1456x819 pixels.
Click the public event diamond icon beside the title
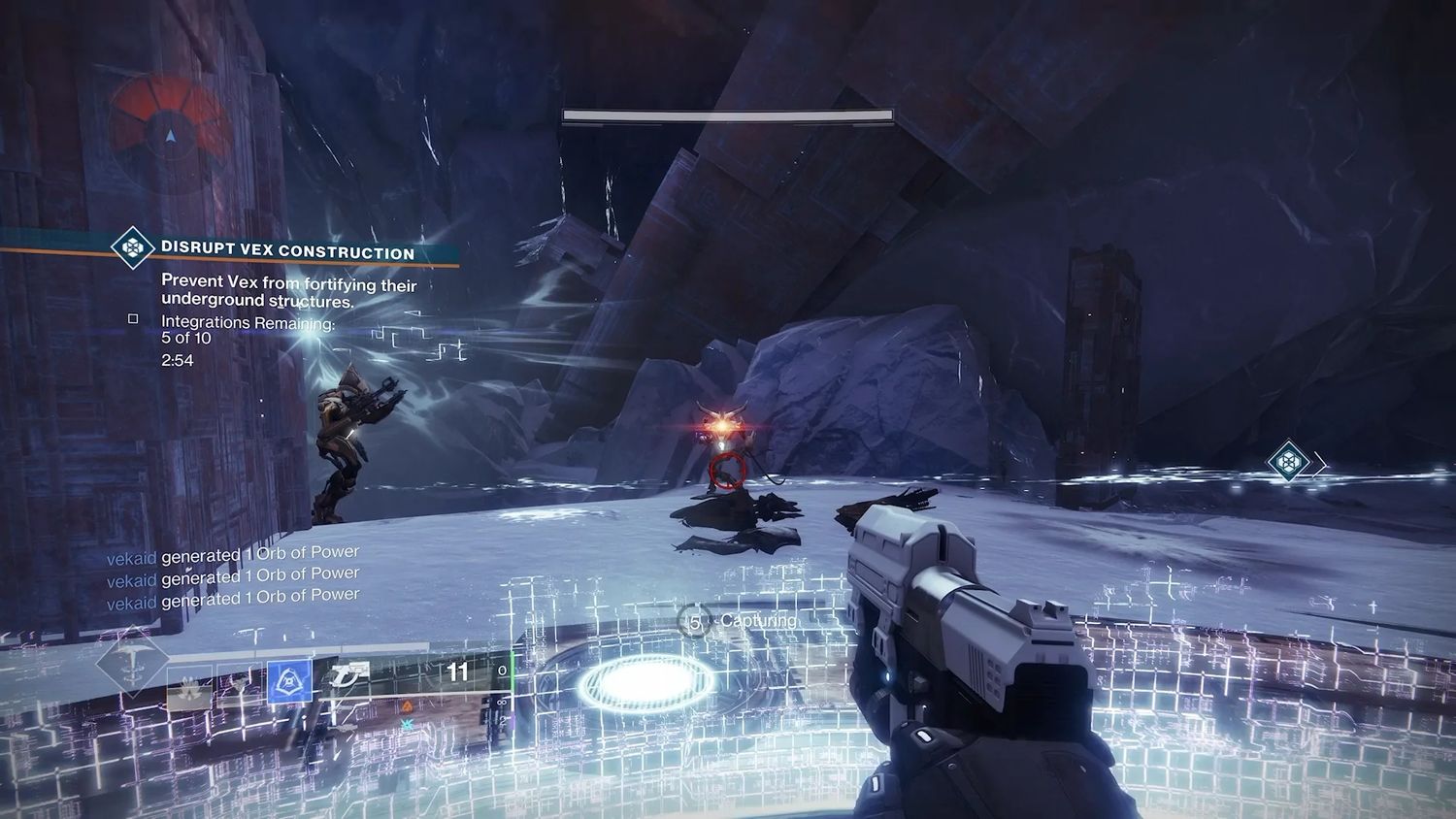[132, 247]
